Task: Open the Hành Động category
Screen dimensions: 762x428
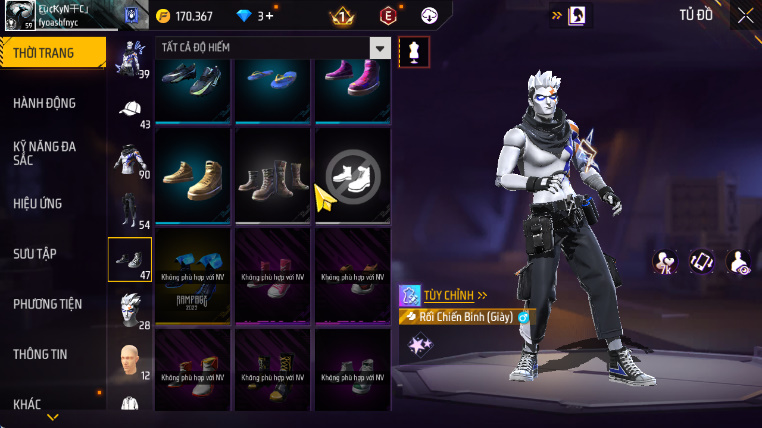Action: [45, 103]
